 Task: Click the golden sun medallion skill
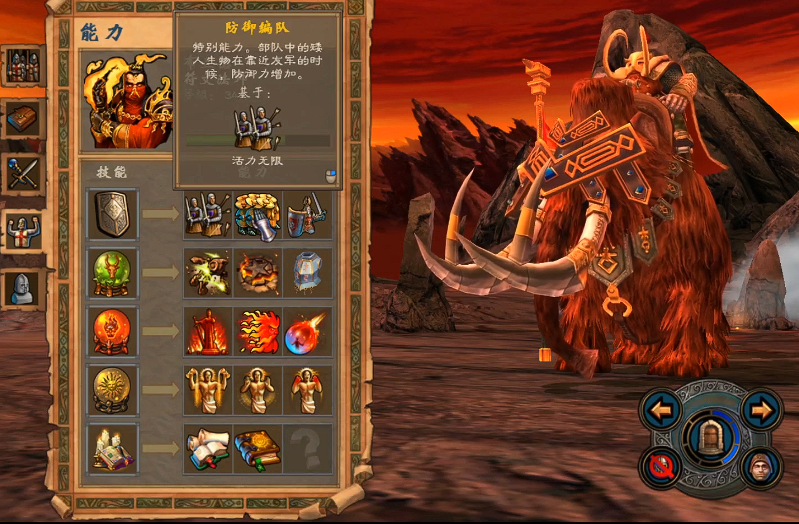click(112, 390)
